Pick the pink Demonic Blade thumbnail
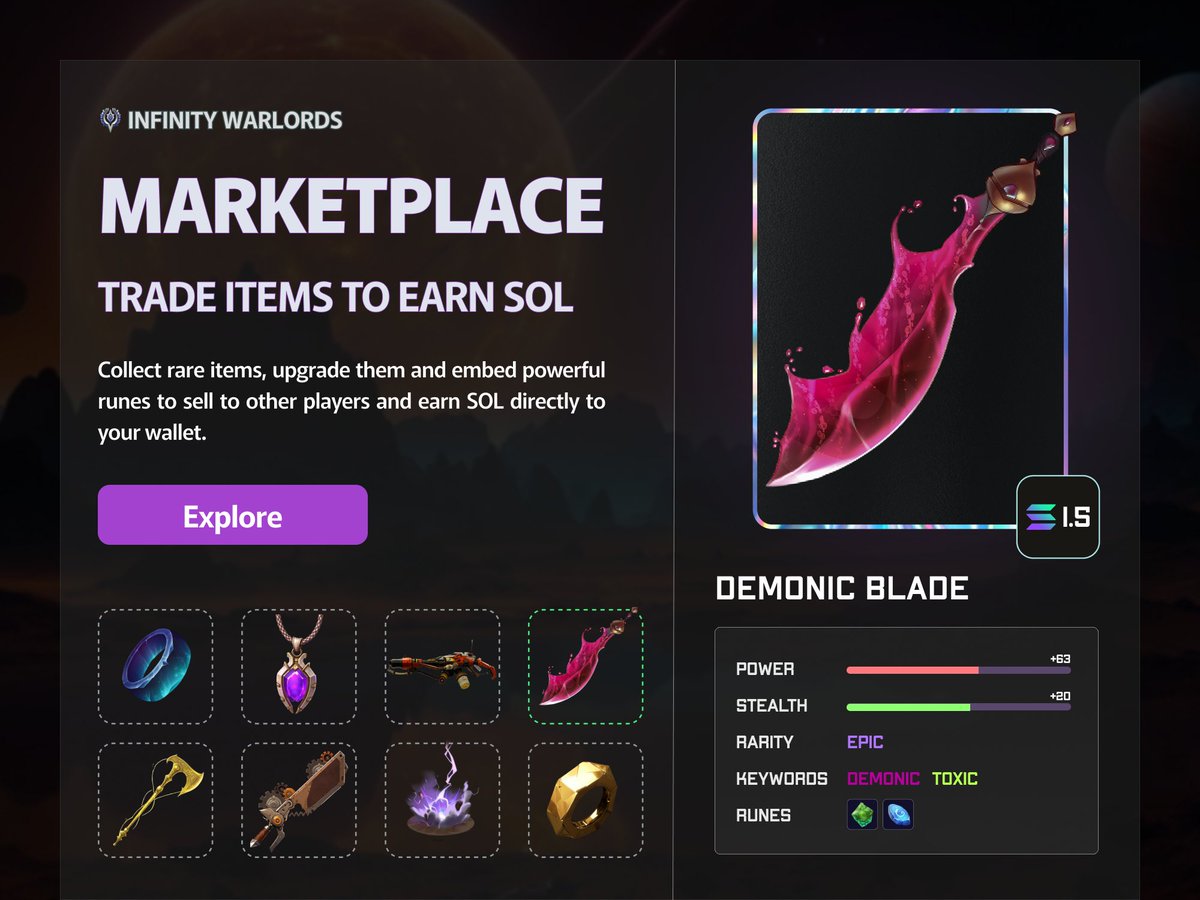This screenshot has width=1200, height=900. [x=585, y=667]
